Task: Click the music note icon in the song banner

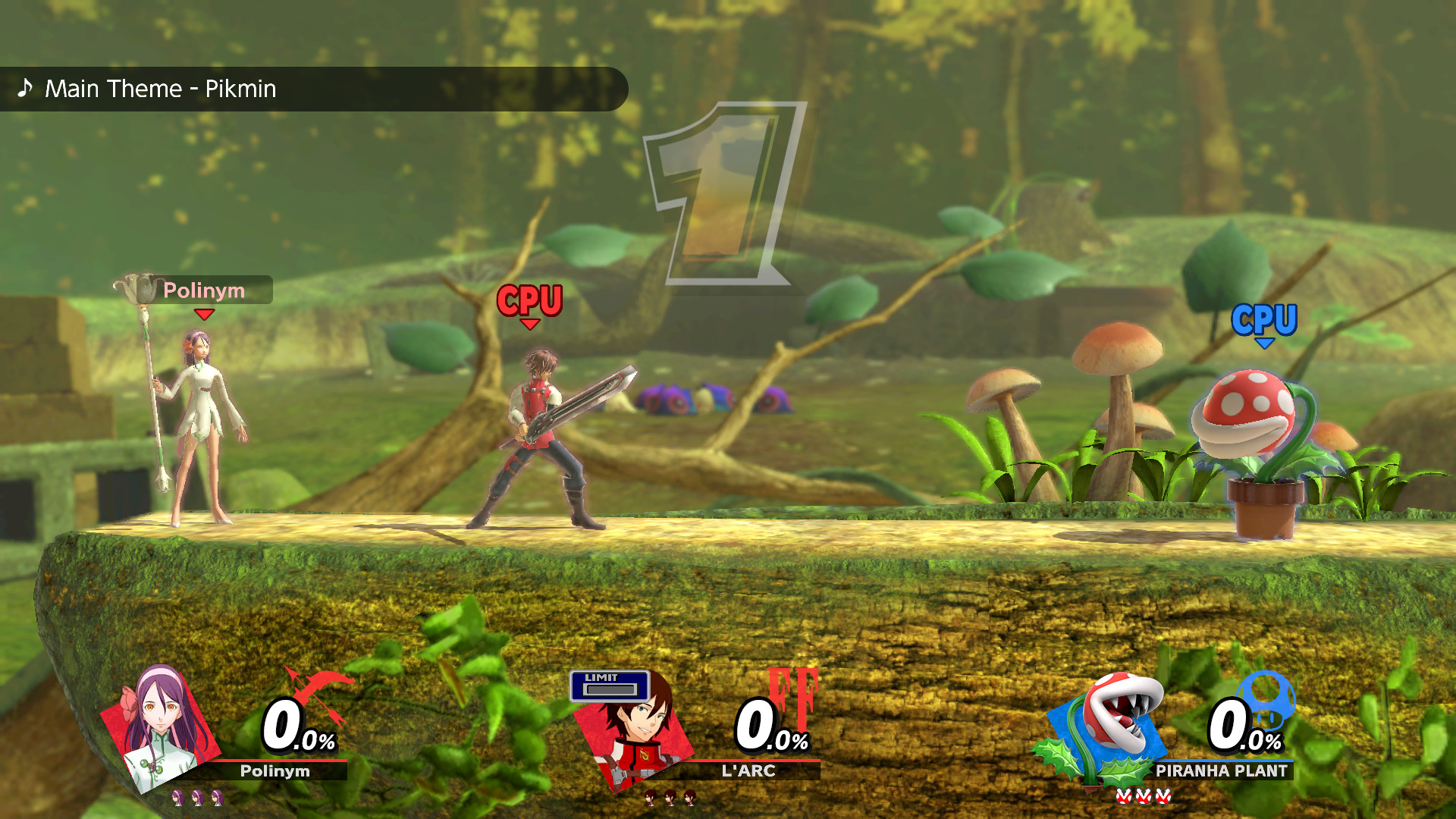Action: [x=25, y=89]
